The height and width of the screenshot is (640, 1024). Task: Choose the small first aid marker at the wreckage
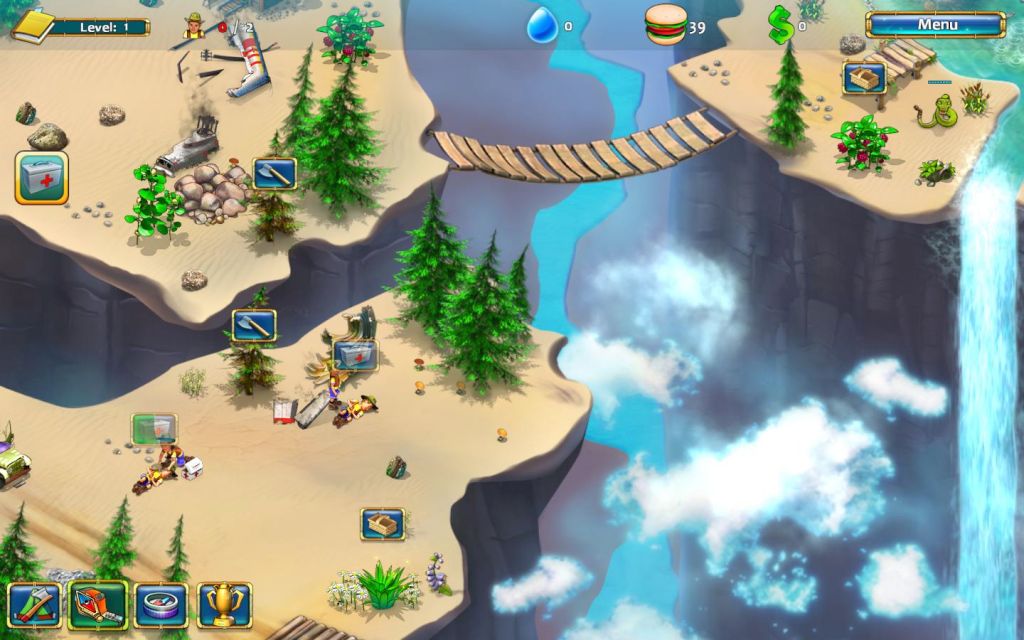tap(355, 355)
